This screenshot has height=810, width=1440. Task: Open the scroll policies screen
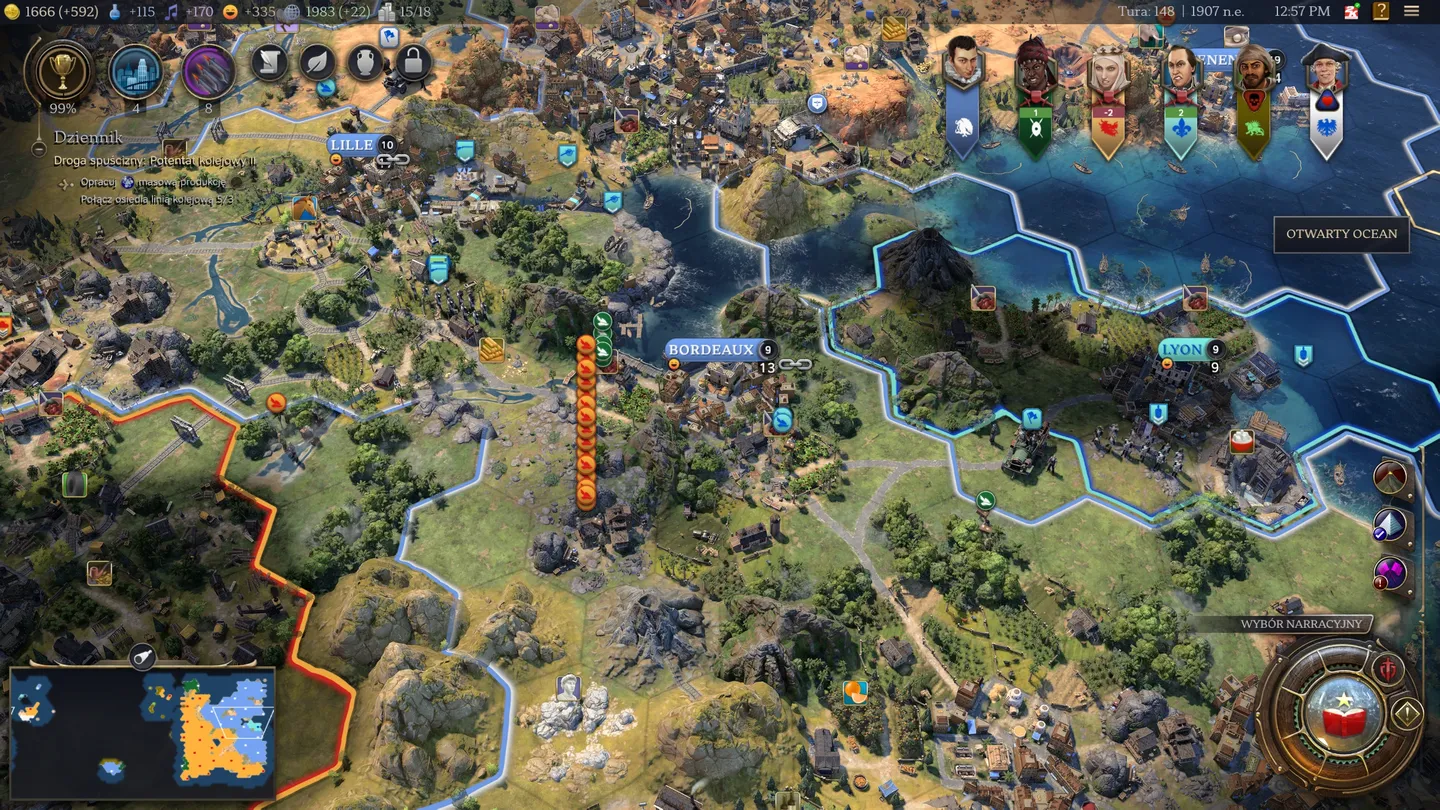click(x=269, y=62)
